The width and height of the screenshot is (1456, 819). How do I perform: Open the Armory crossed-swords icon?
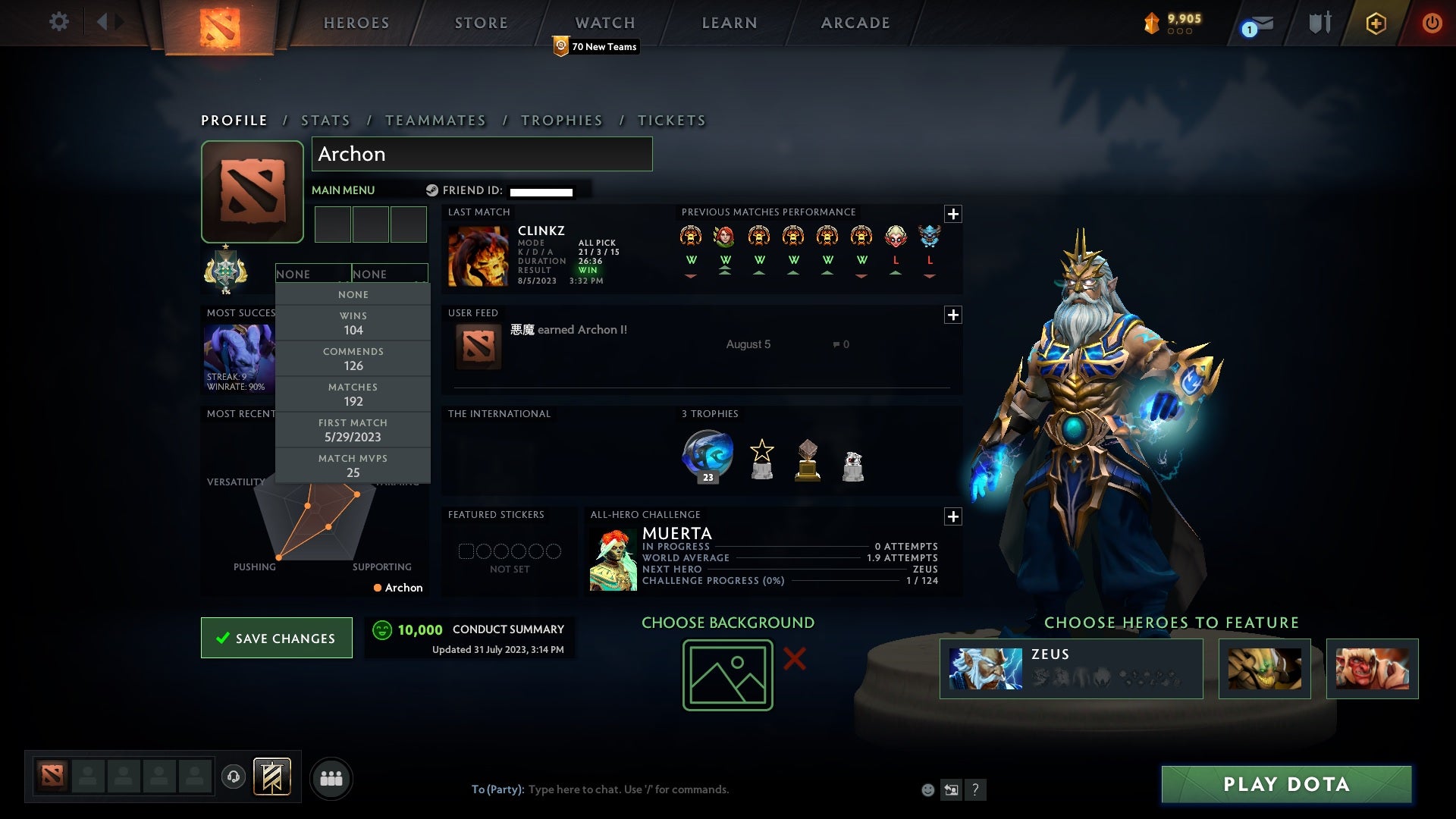1319,23
